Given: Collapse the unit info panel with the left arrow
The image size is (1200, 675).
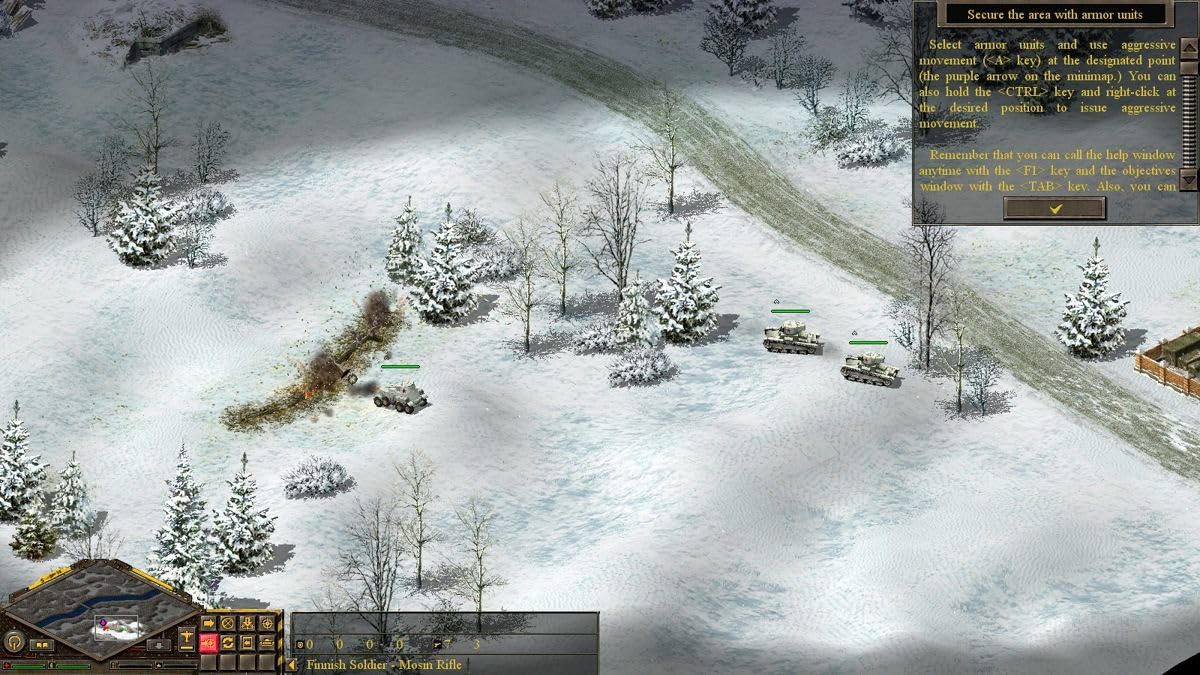Looking at the screenshot, I should (292, 664).
